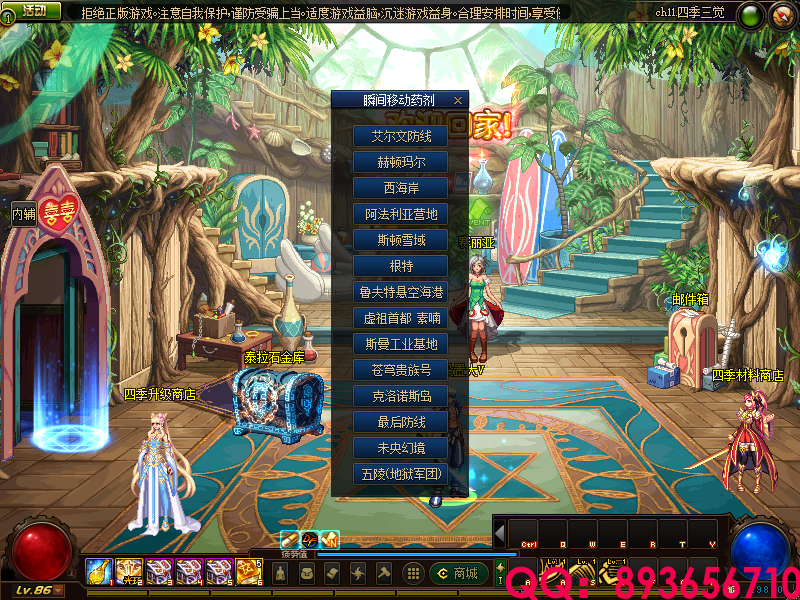Image resolution: width=800 pixels, height=600 pixels.
Task: Select 艾尔文防线 destination
Action: [400, 135]
